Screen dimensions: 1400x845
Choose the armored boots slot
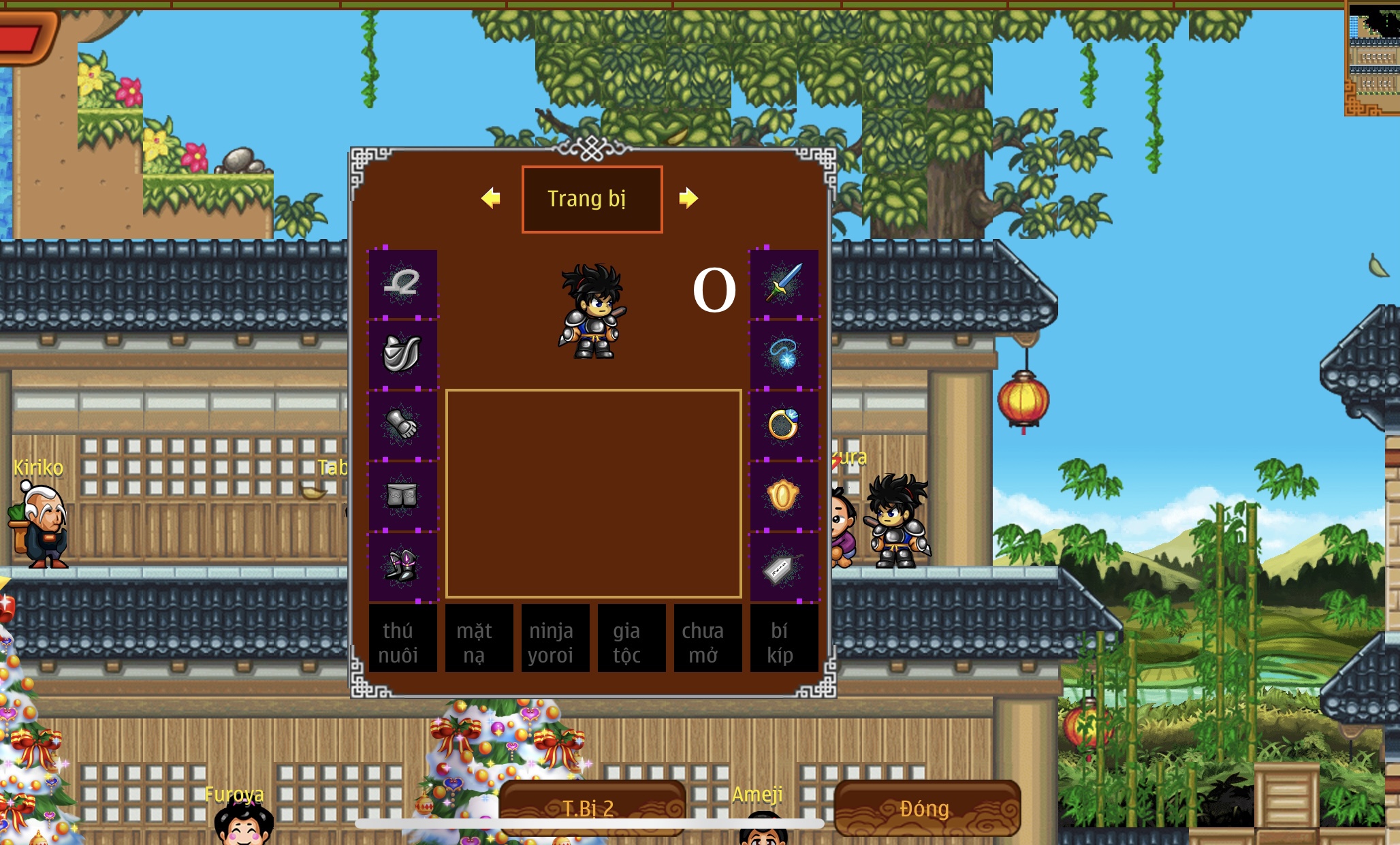tap(402, 567)
